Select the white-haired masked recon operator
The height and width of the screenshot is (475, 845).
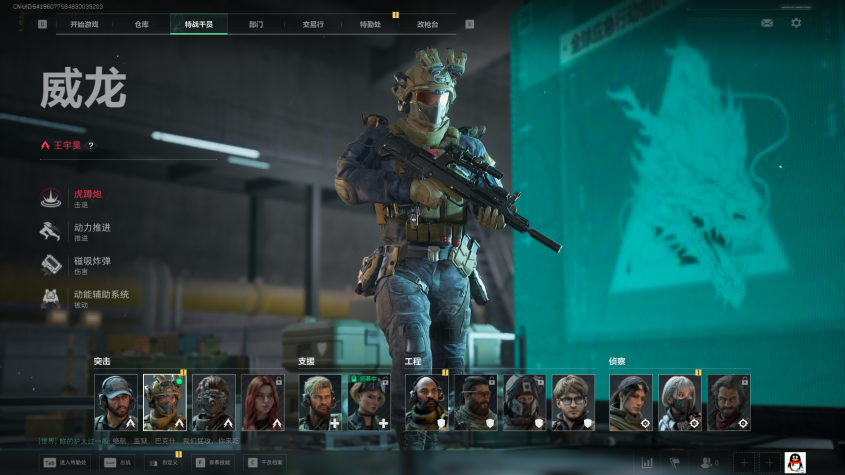point(679,402)
